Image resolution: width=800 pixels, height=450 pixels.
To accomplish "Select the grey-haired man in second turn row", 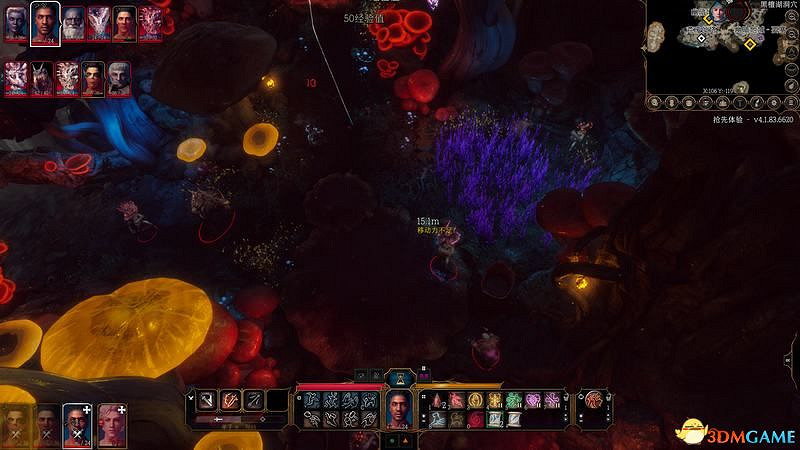I will 119,78.
